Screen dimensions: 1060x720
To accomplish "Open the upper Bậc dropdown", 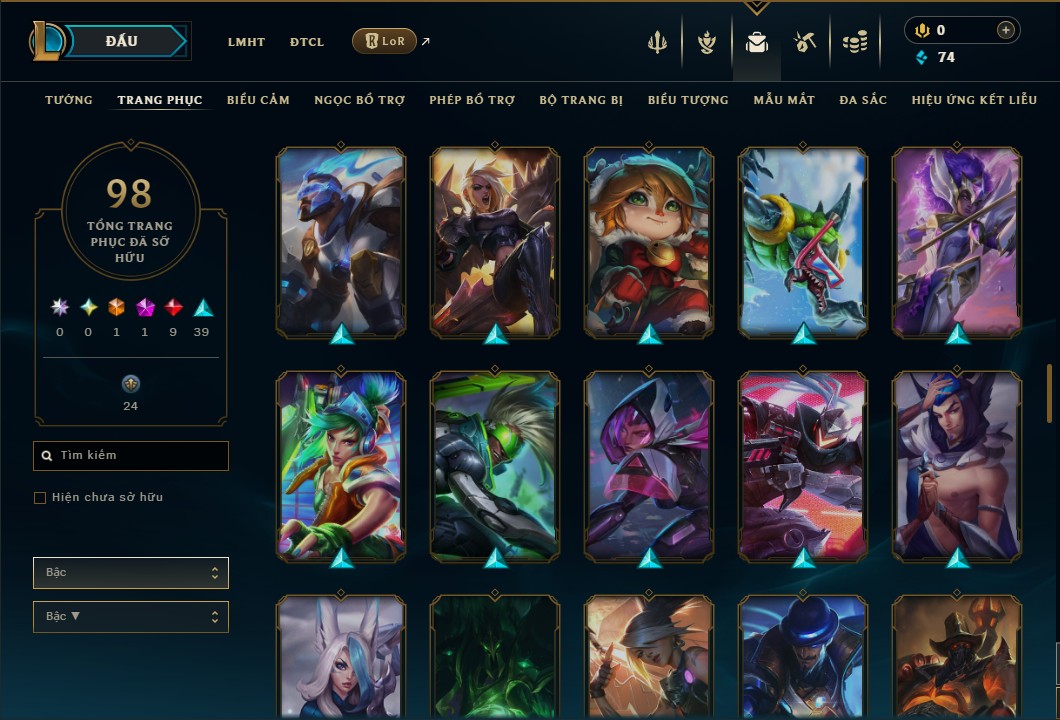I will point(131,573).
